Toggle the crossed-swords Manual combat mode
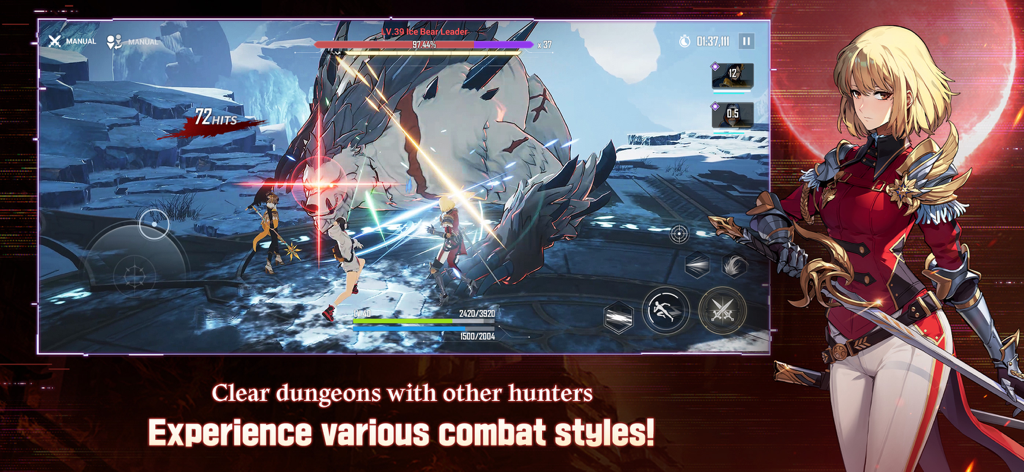The width and height of the screenshot is (1024, 472). (x=55, y=41)
